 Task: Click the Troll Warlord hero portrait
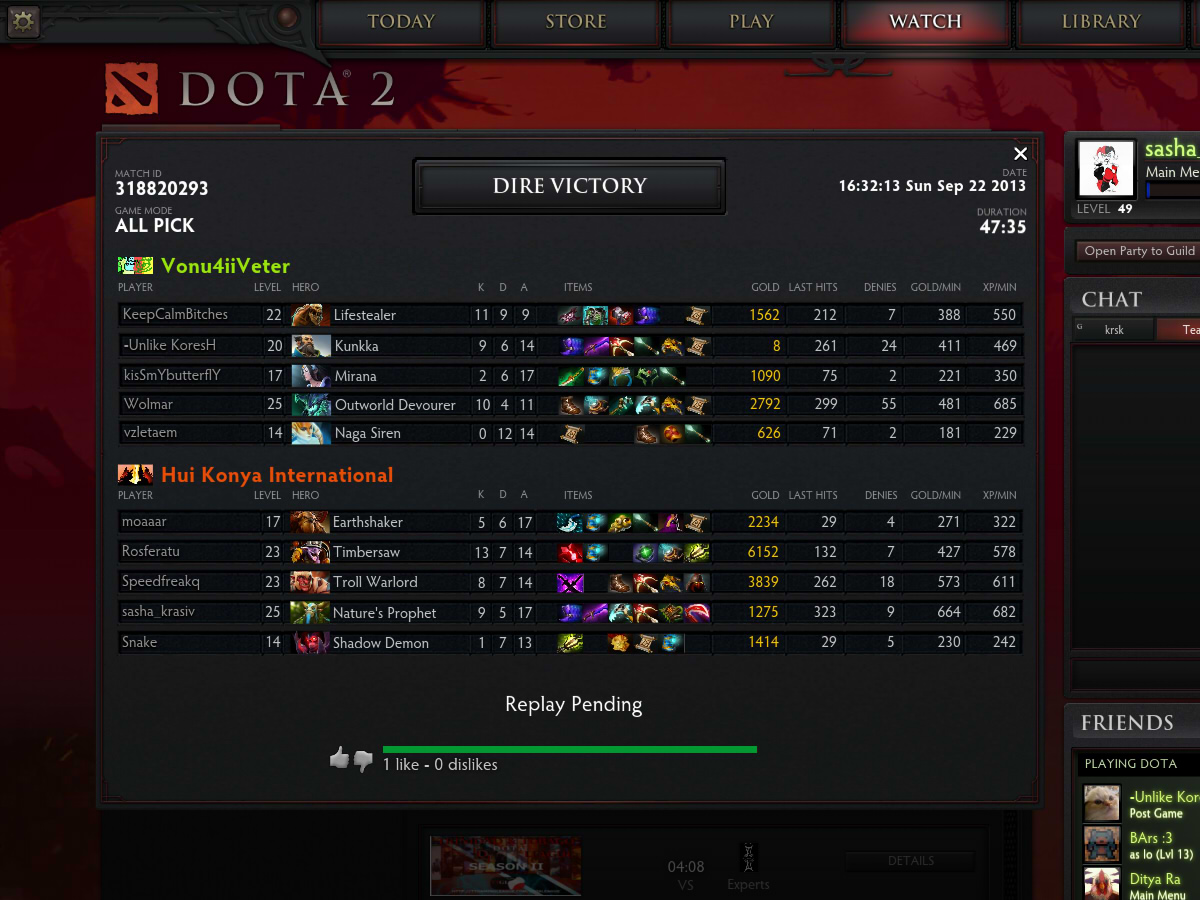pos(309,582)
